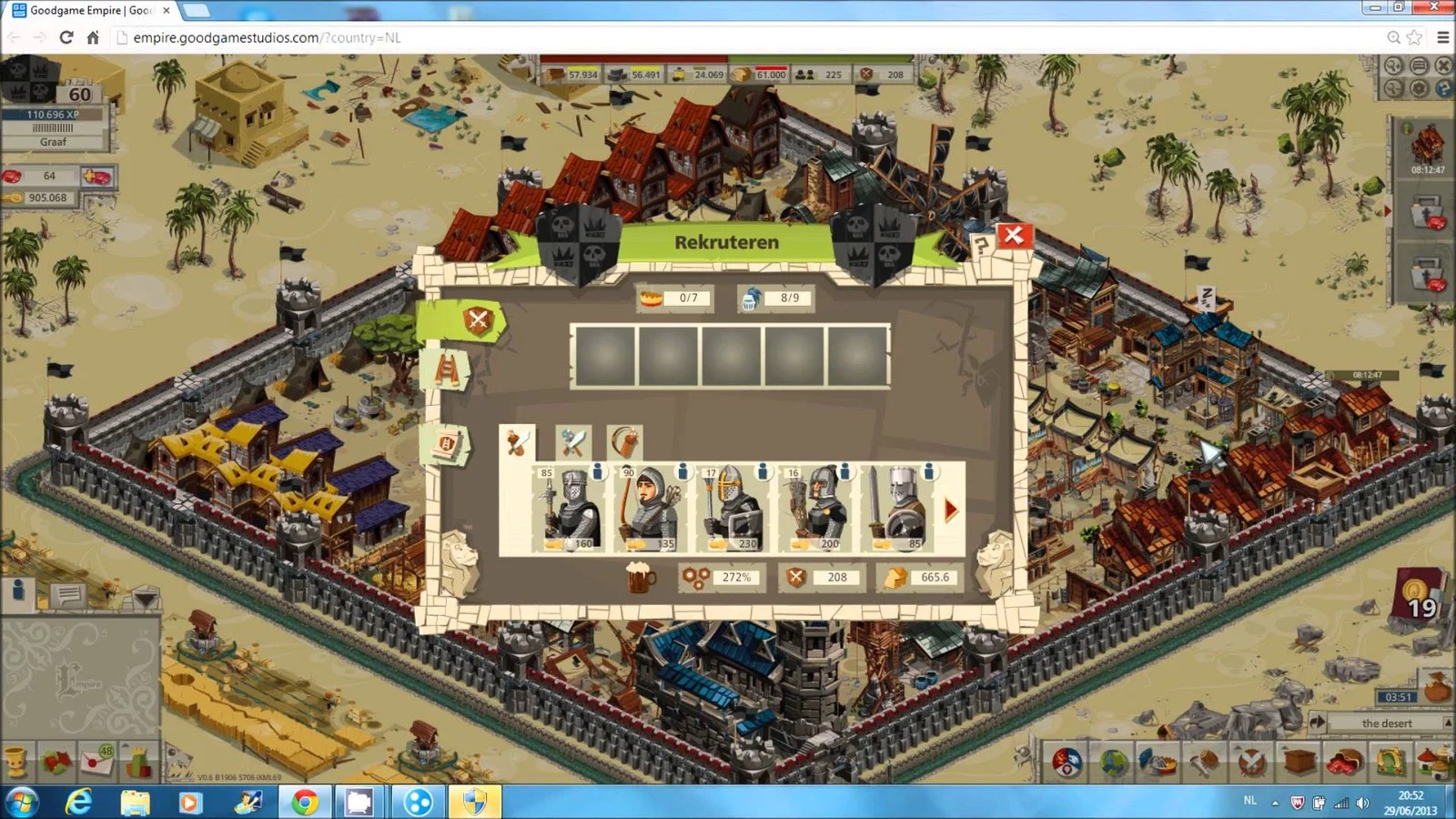
Task: Open info on the 135-coin archer unit
Action: [x=681, y=472]
